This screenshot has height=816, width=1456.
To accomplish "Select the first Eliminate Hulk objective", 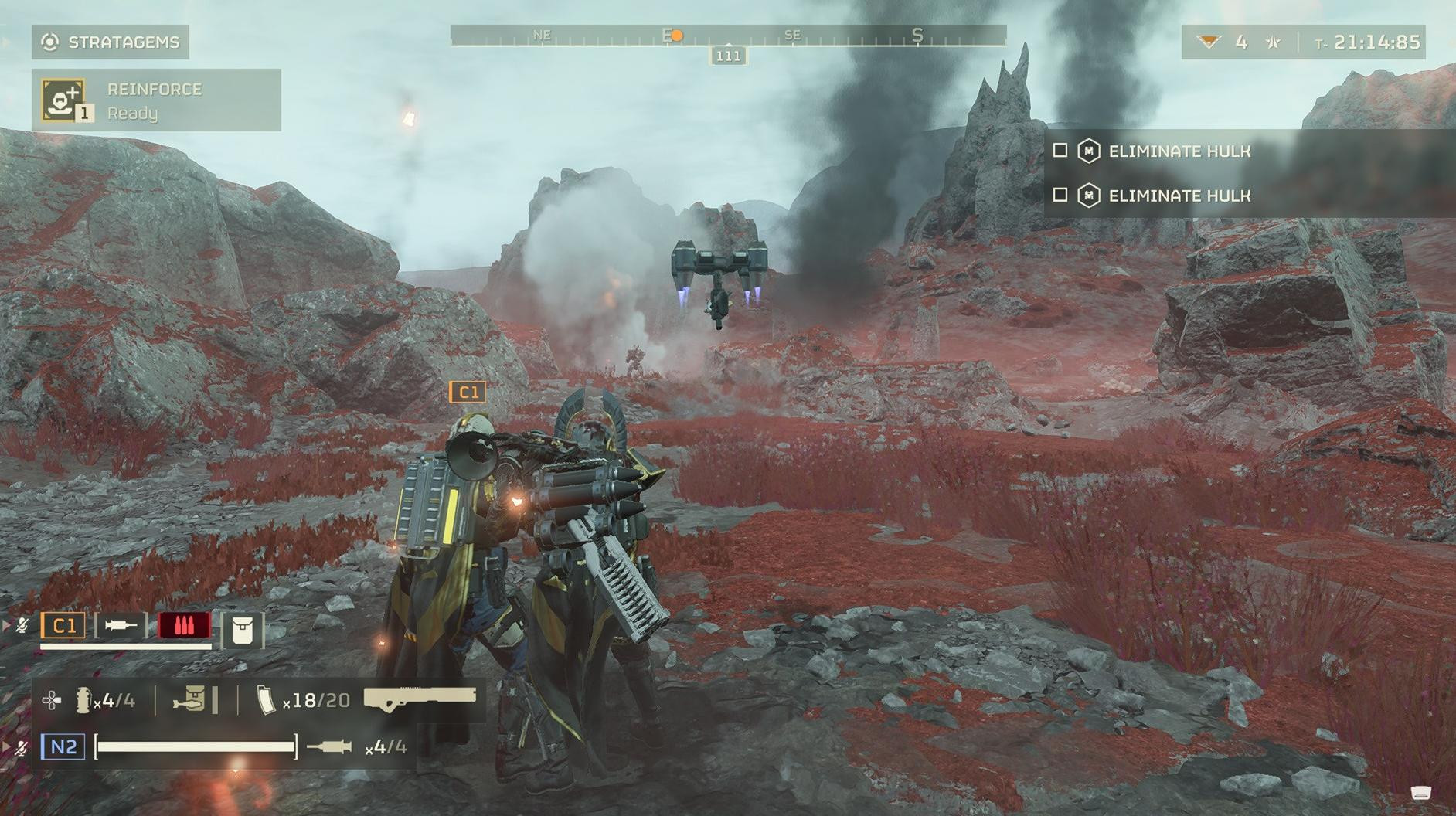I will [1179, 151].
